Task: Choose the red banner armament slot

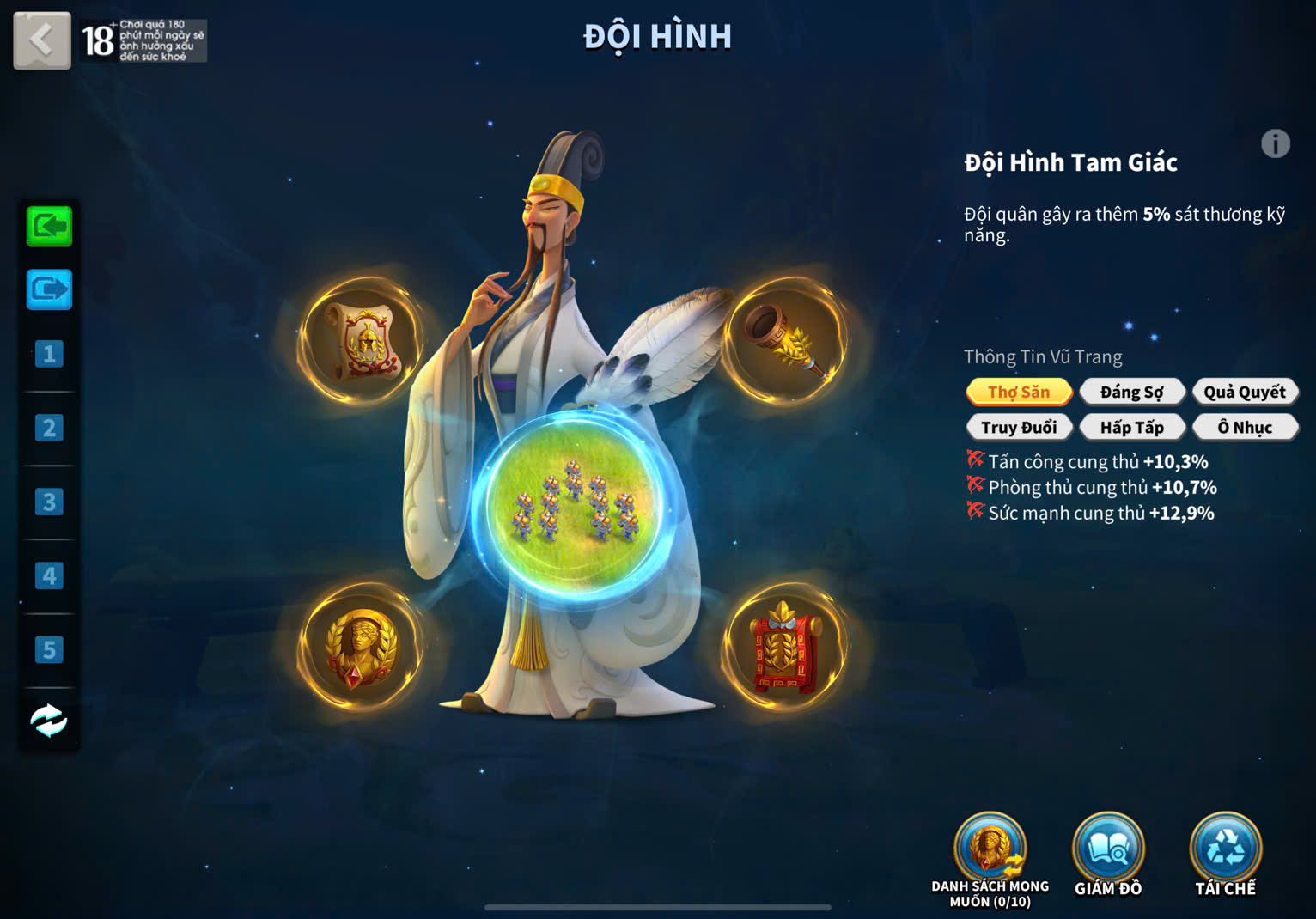Action: coord(784,647)
